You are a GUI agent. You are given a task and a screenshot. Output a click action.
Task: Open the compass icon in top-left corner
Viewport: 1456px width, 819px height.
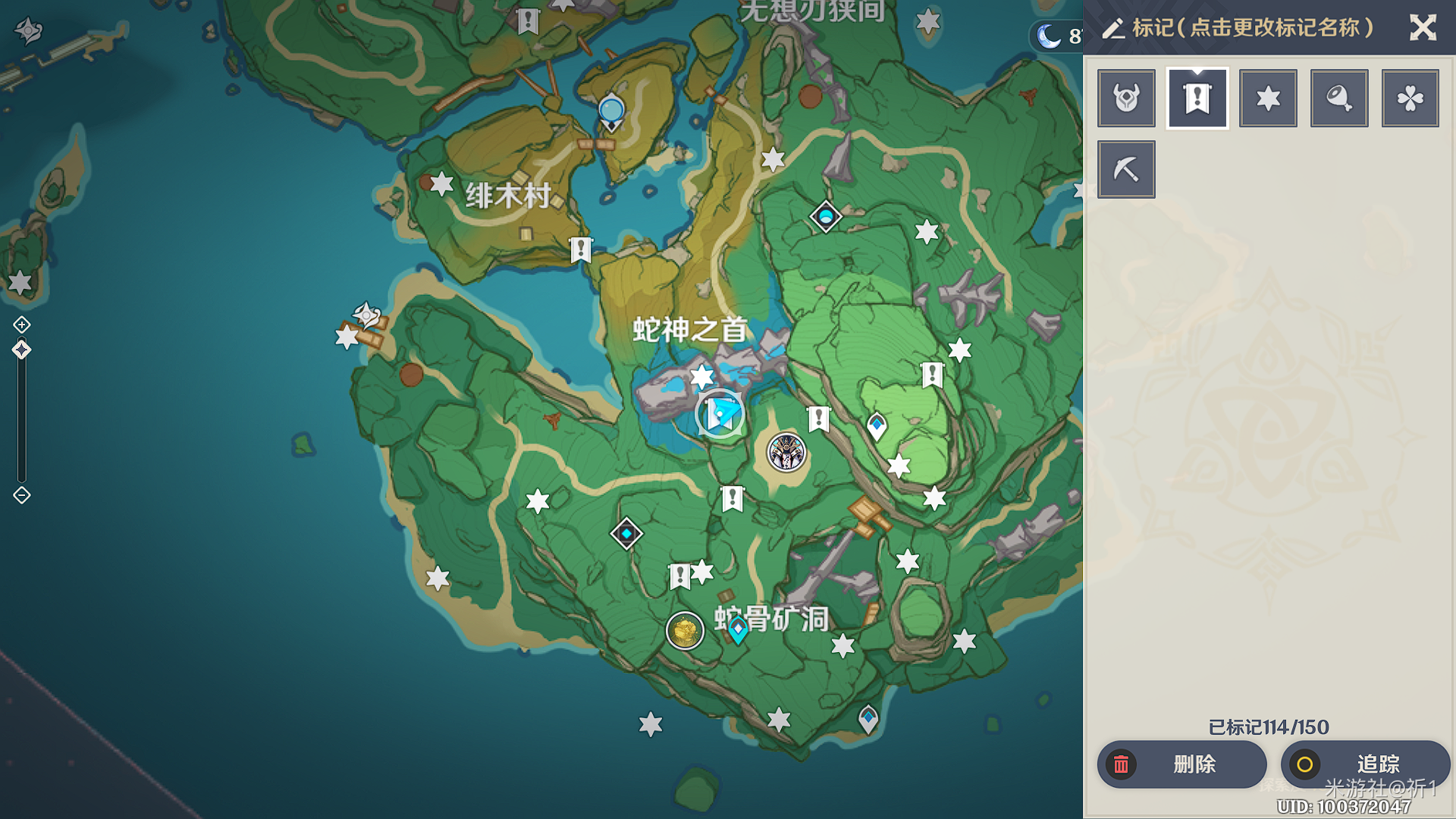click(29, 30)
